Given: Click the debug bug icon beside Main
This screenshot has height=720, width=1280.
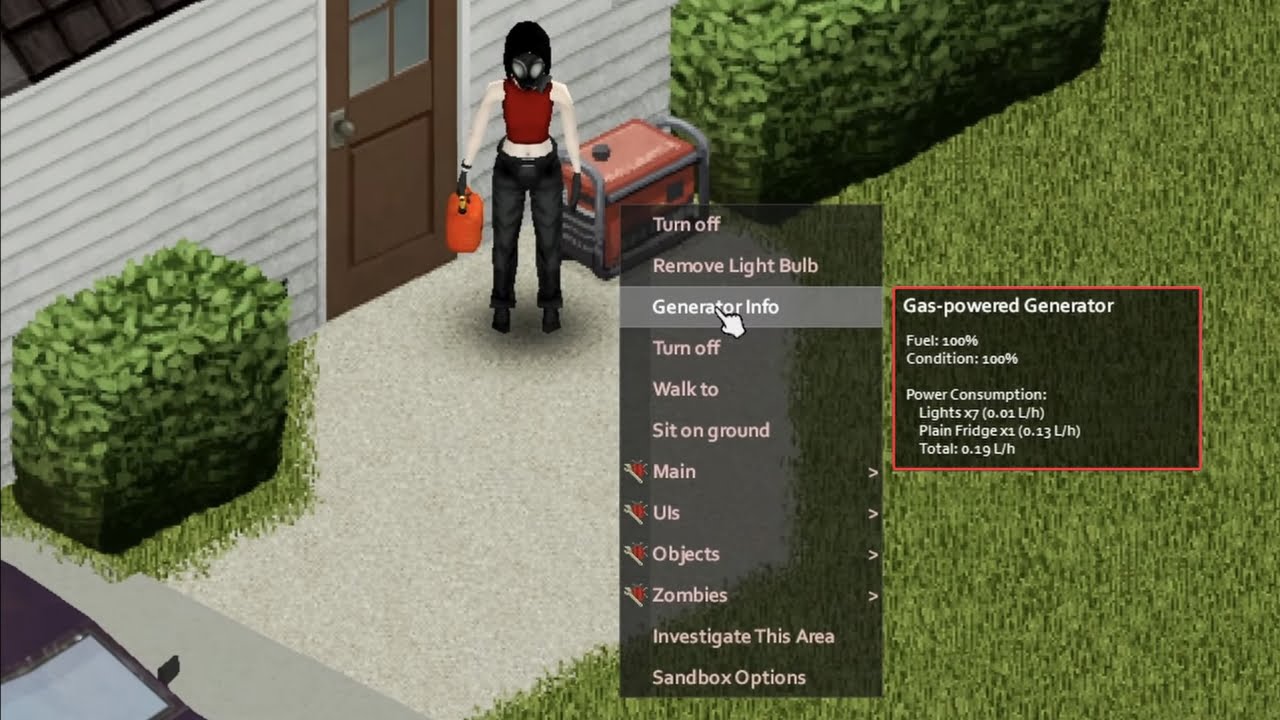Looking at the screenshot, I should coord(637,471).
